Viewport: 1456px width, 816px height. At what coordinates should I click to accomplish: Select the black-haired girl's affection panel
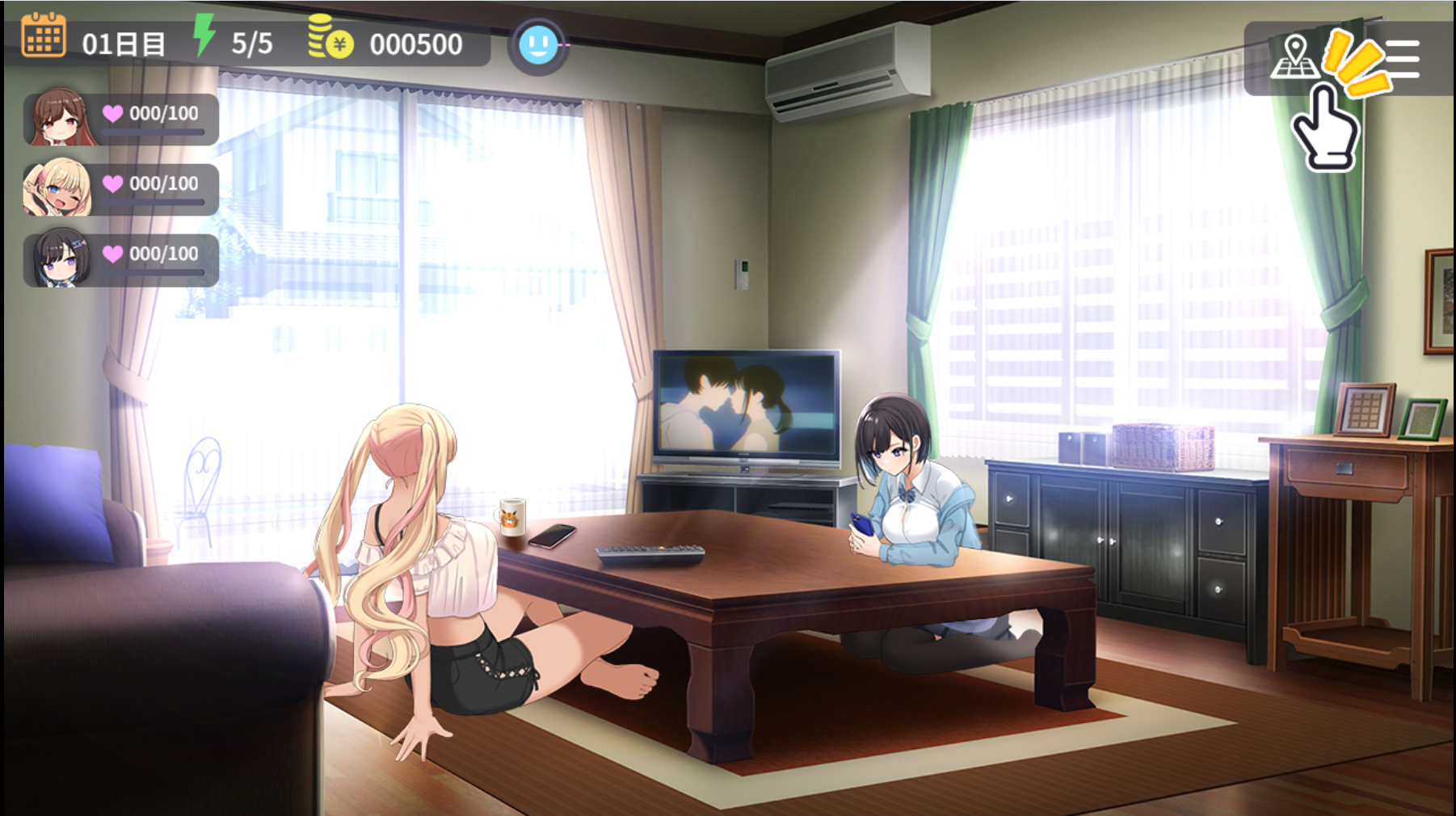pyautogui.click(x=121, y=259)
